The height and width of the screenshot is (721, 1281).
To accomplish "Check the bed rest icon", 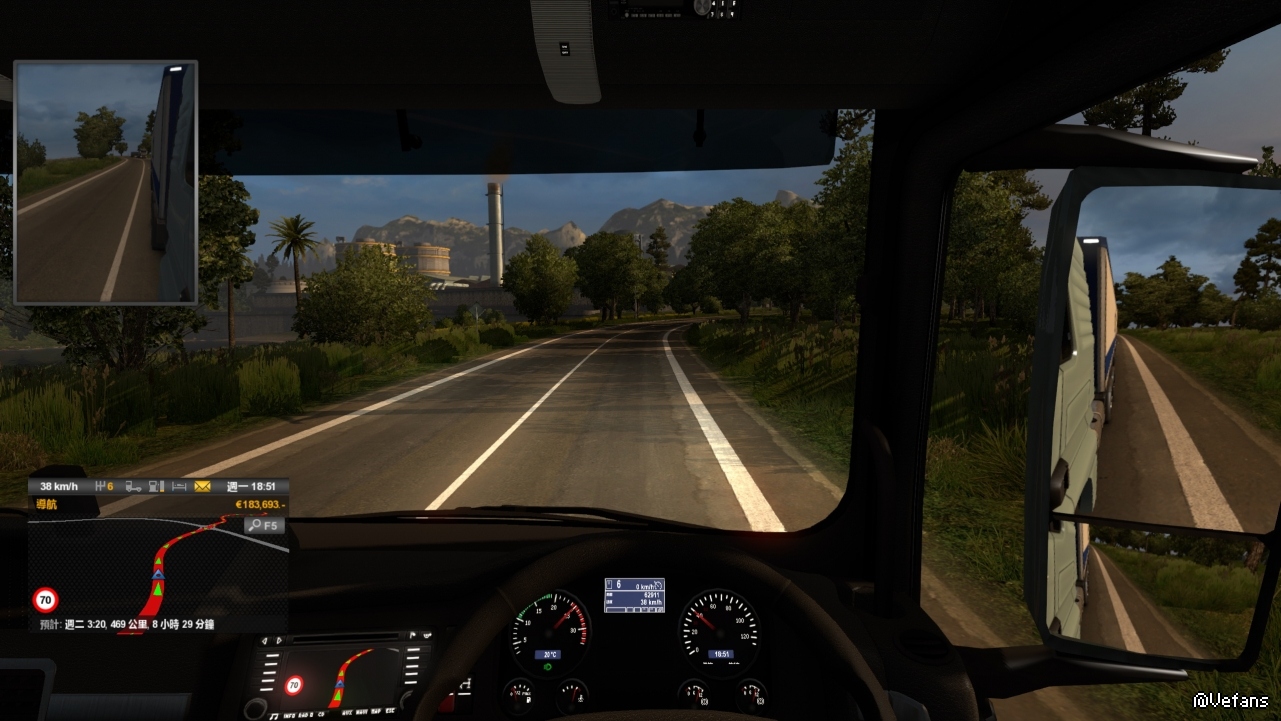I will (x=180, y=487).
